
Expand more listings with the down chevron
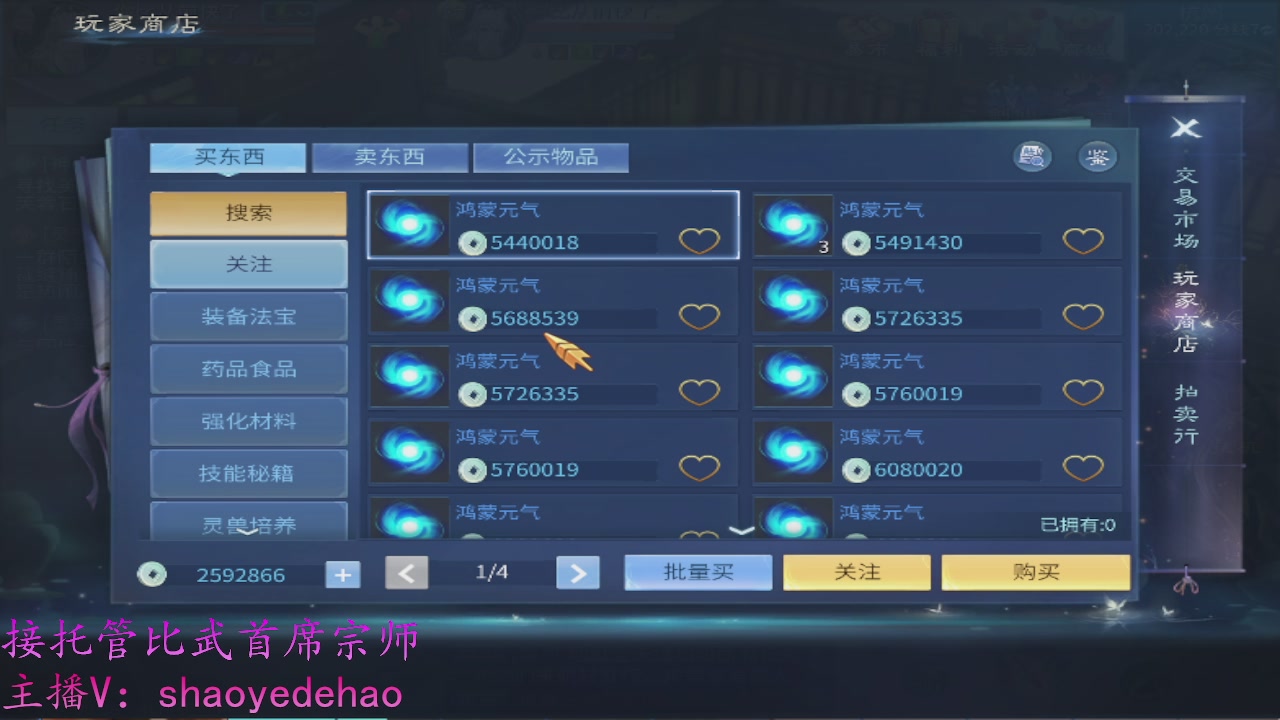tap(742, 529)
